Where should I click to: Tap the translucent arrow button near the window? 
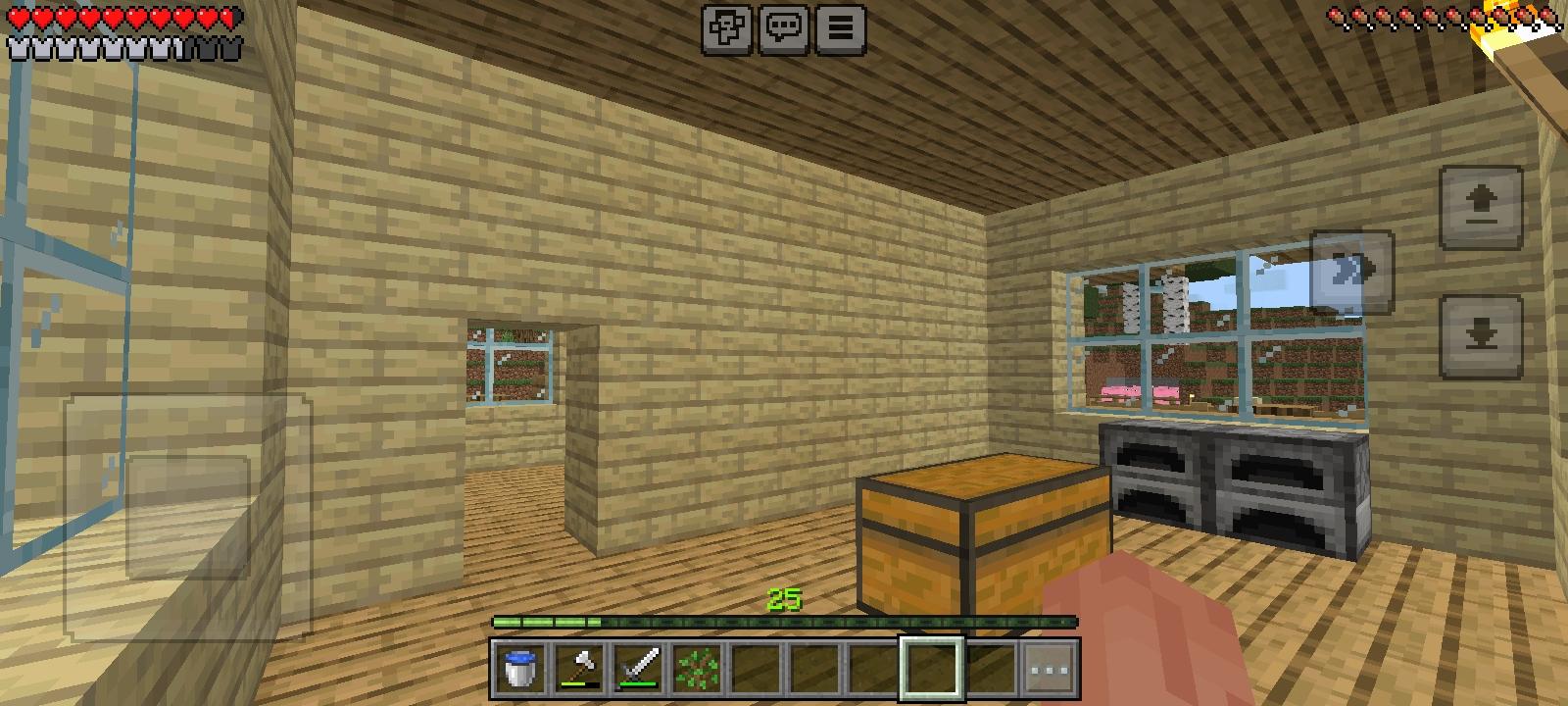[x=1350, y=272]
